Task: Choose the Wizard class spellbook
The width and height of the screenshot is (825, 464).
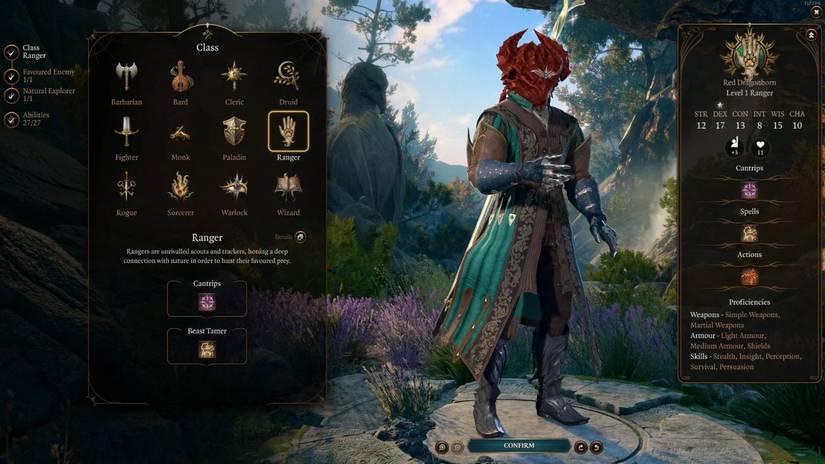Action: (x=288, y=188)
